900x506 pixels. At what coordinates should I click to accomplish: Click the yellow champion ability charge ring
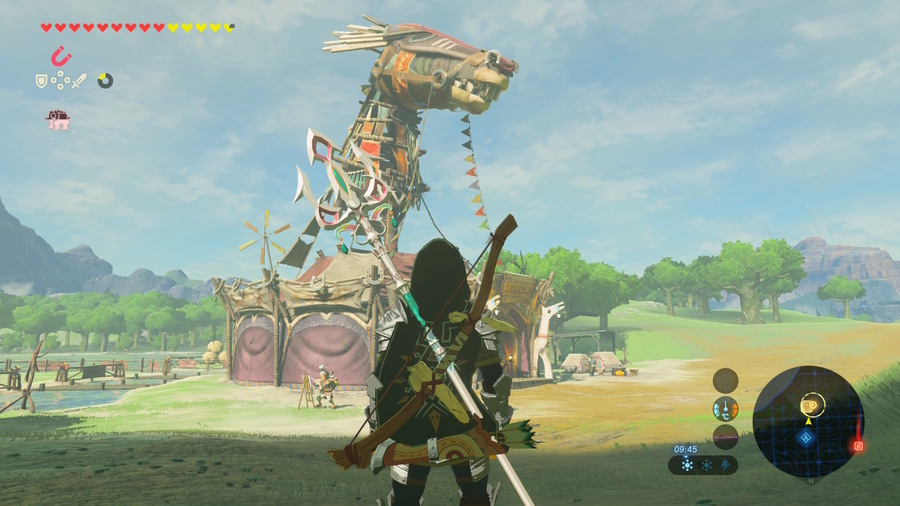click(105, 80)
